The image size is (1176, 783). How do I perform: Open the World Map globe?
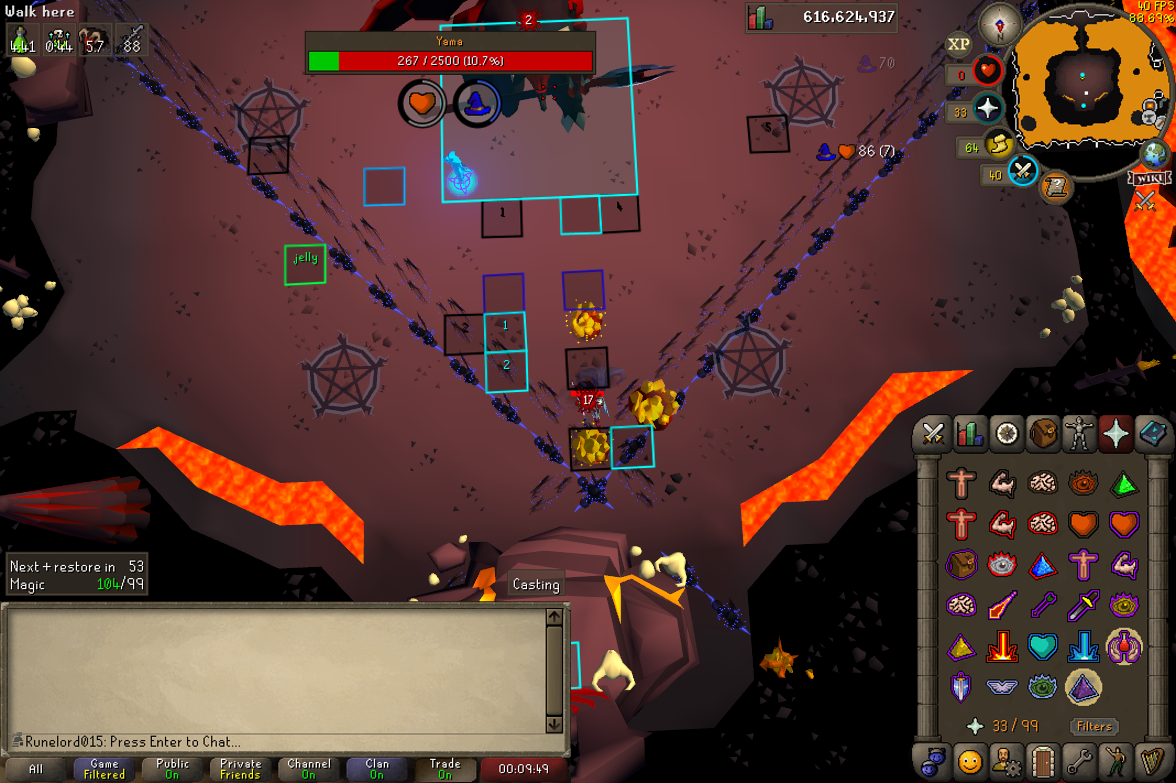coord(1155,154)
